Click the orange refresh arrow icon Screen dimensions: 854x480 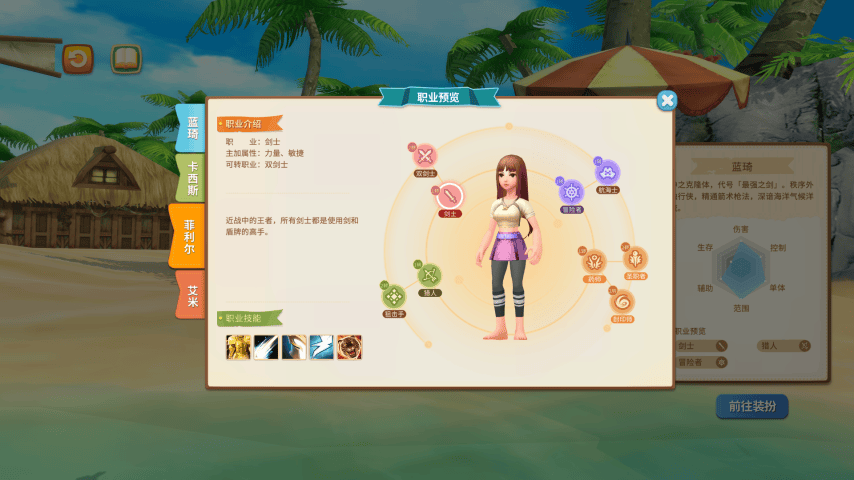[x=77, y=59]
